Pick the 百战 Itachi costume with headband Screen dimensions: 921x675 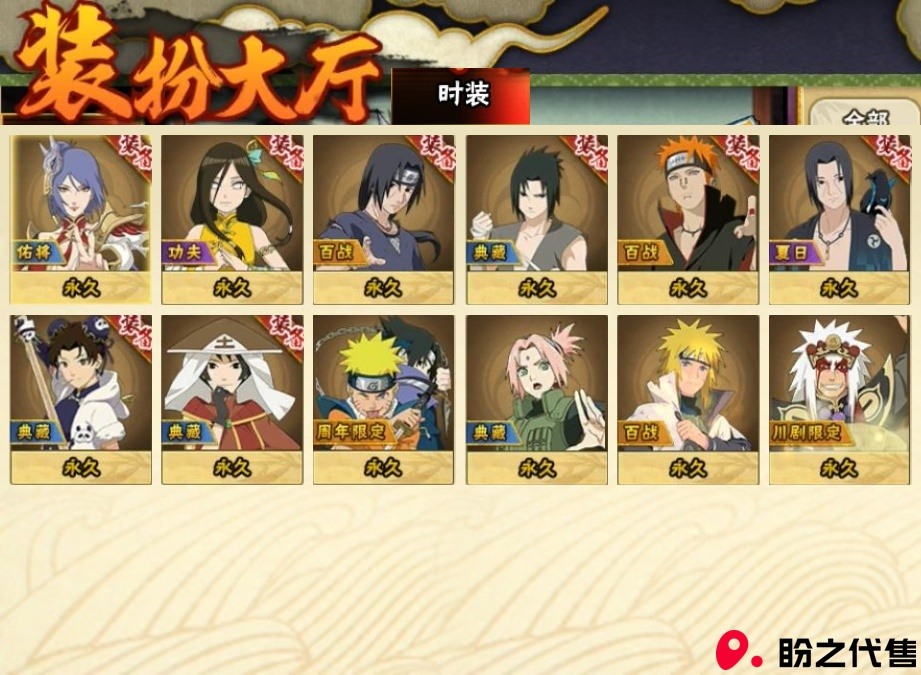point(384,218)
